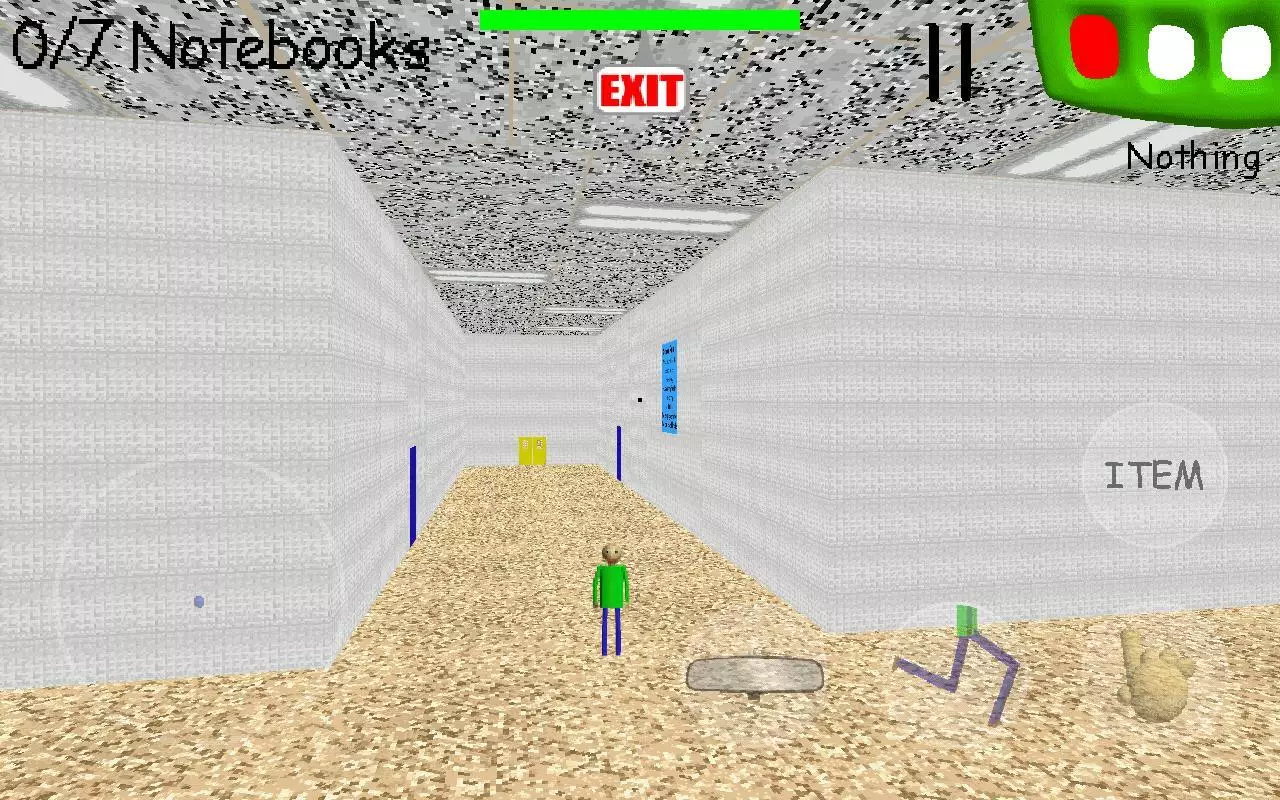Tap the crosshair dot in screen center
The width and height of the screenshot is (1280, 800).
640,399
